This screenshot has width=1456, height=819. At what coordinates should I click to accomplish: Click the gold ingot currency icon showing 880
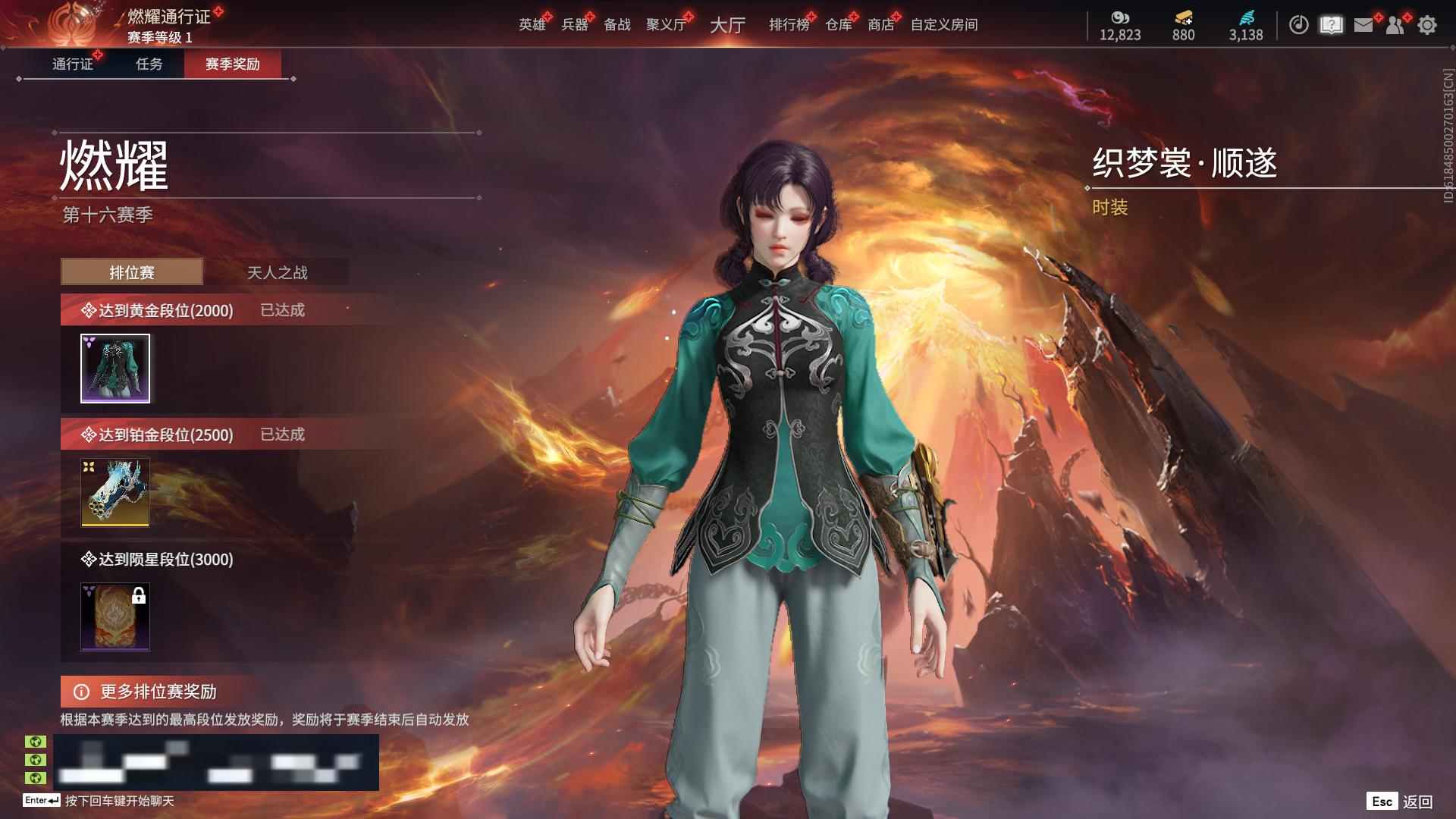tap(1184, 17)
